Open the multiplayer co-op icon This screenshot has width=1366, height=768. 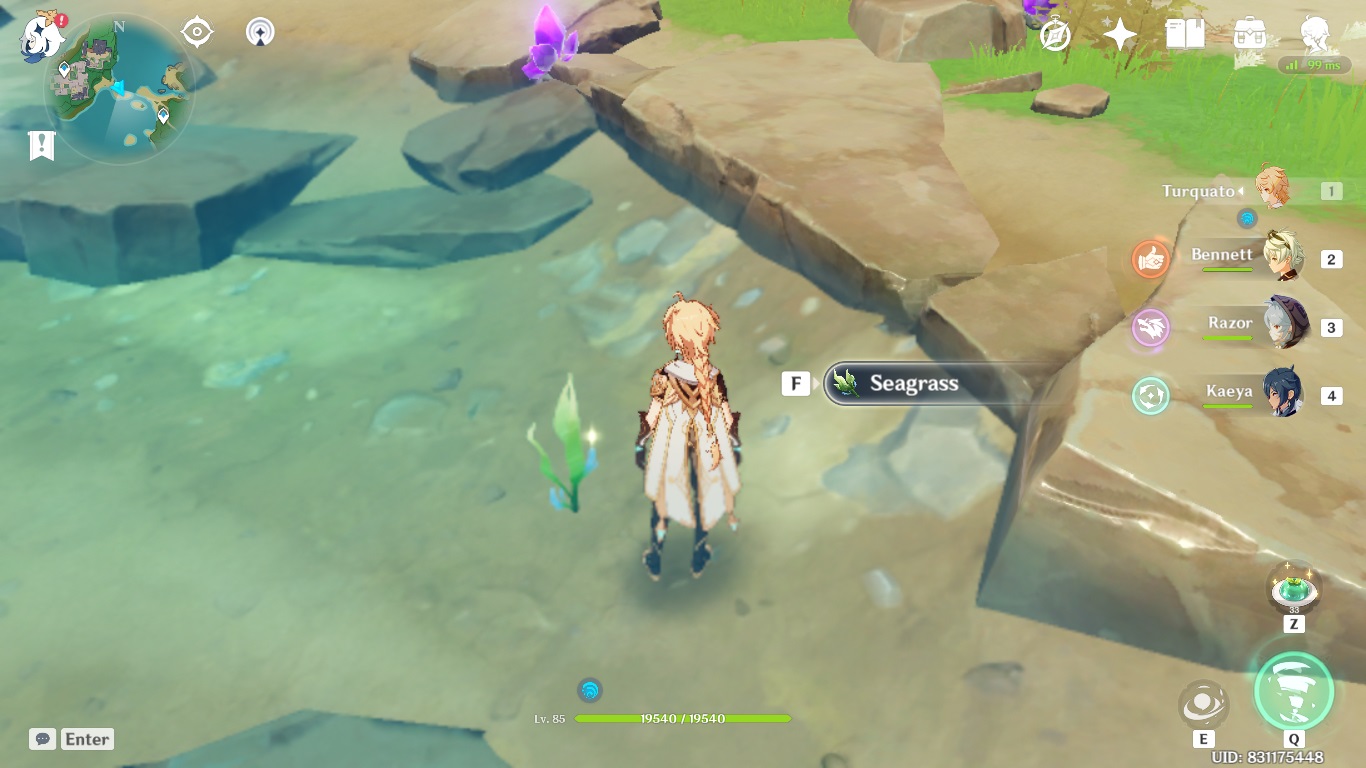pos(260,33)
